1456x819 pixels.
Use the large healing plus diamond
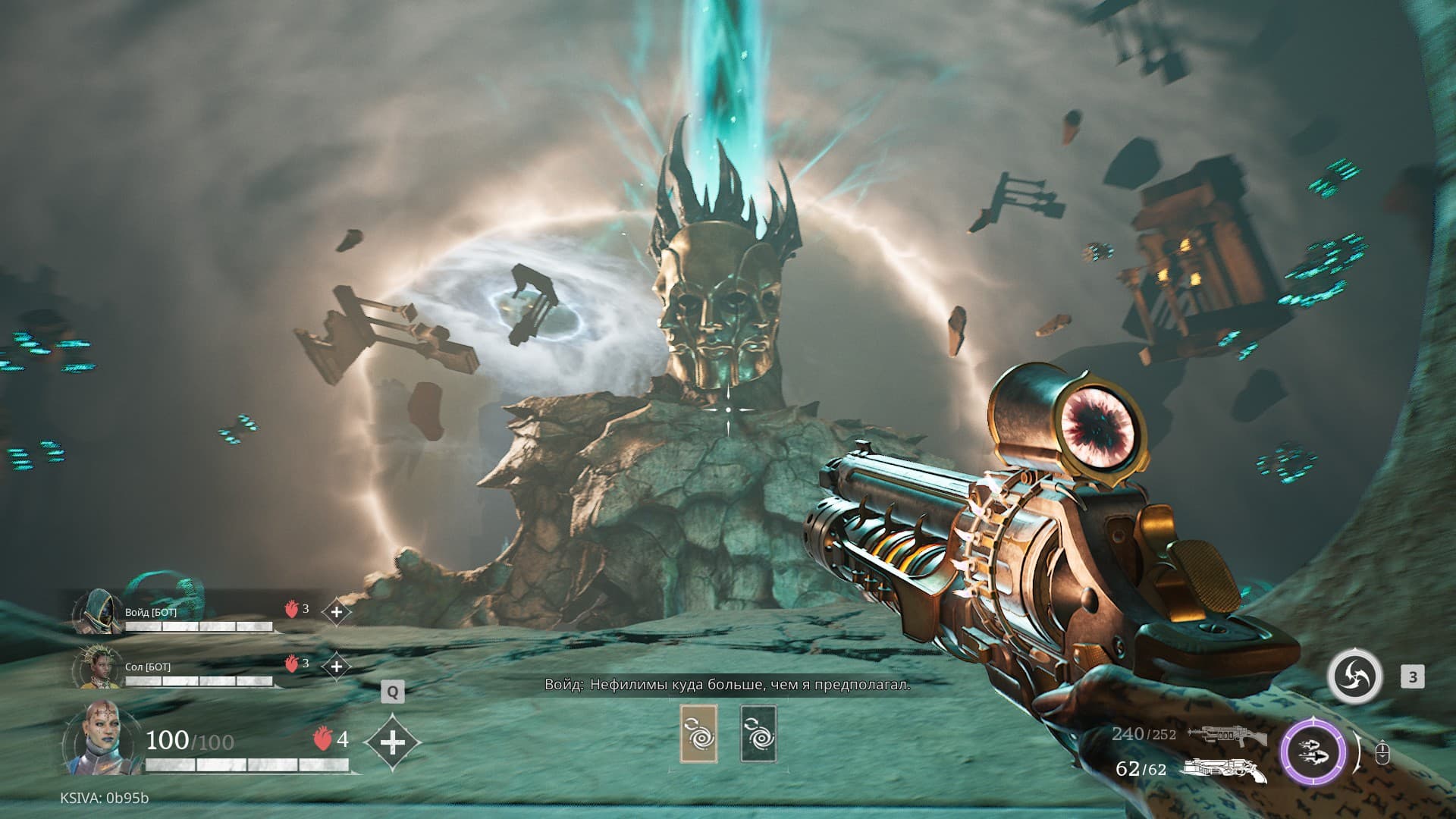[x=392, y=742]
